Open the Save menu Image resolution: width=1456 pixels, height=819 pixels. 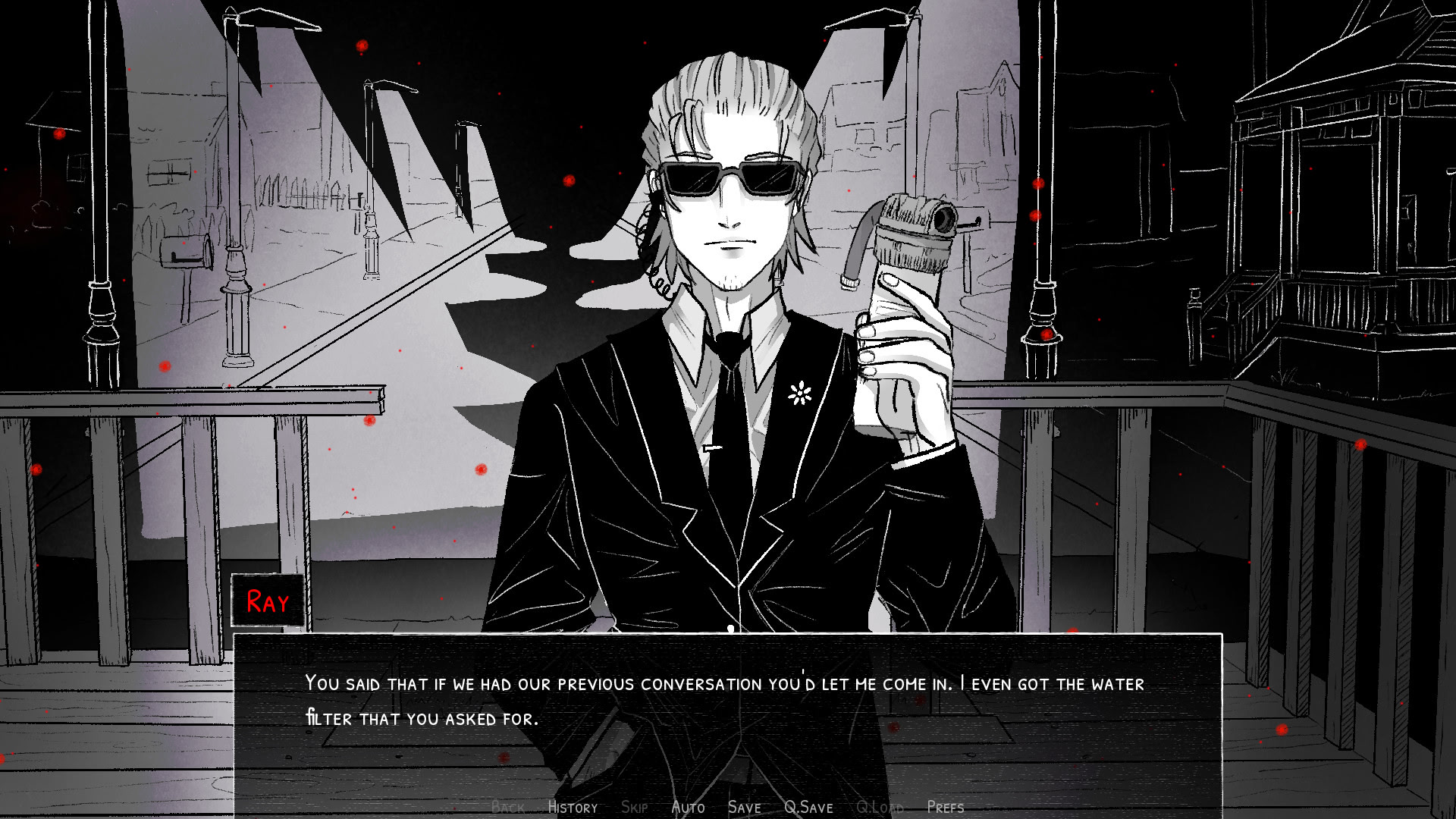tap(744, 808)
